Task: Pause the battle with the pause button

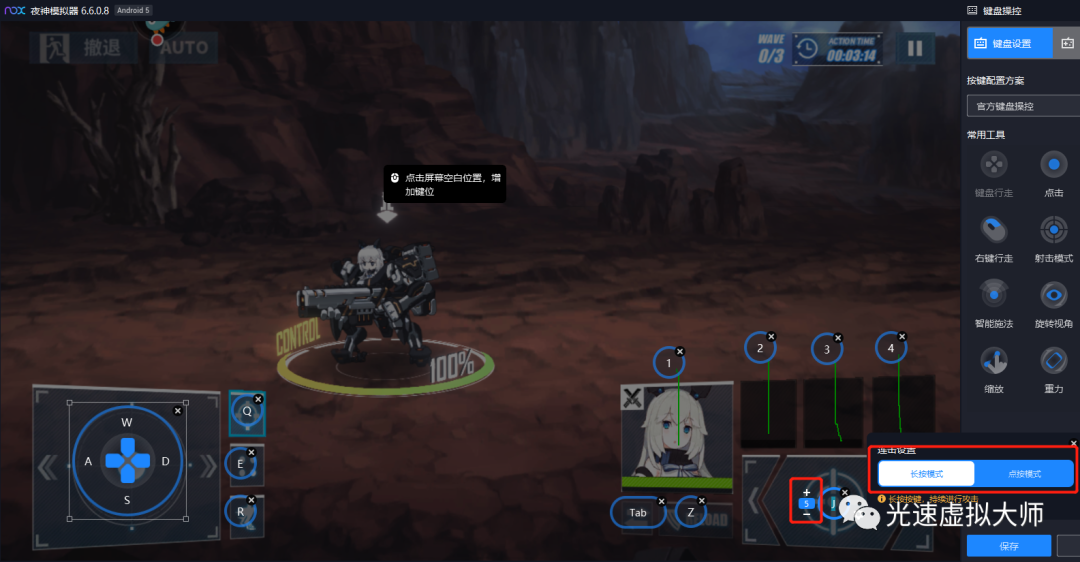Action: tap(914, 47)
